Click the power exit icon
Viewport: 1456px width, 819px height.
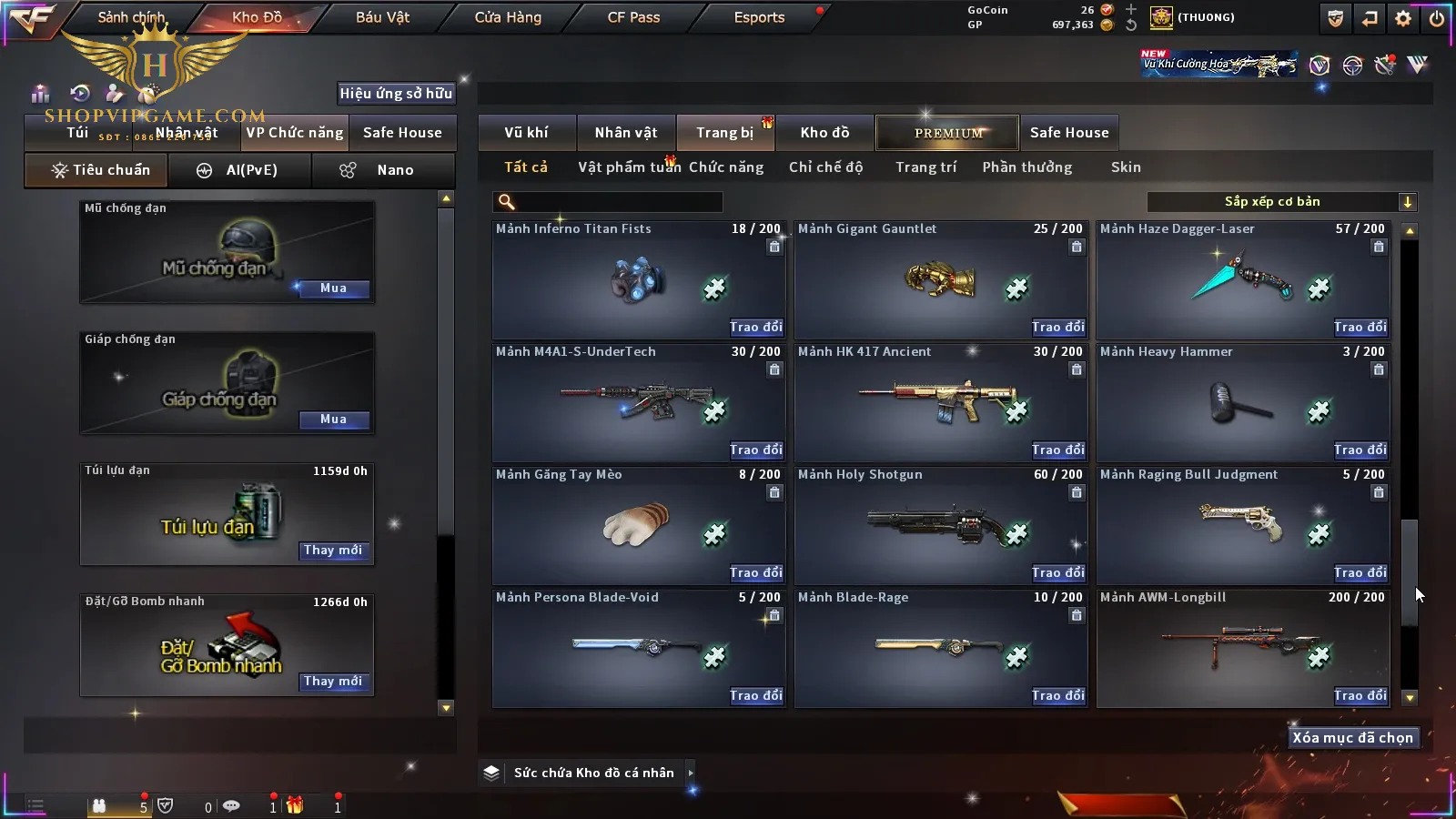1437,18
